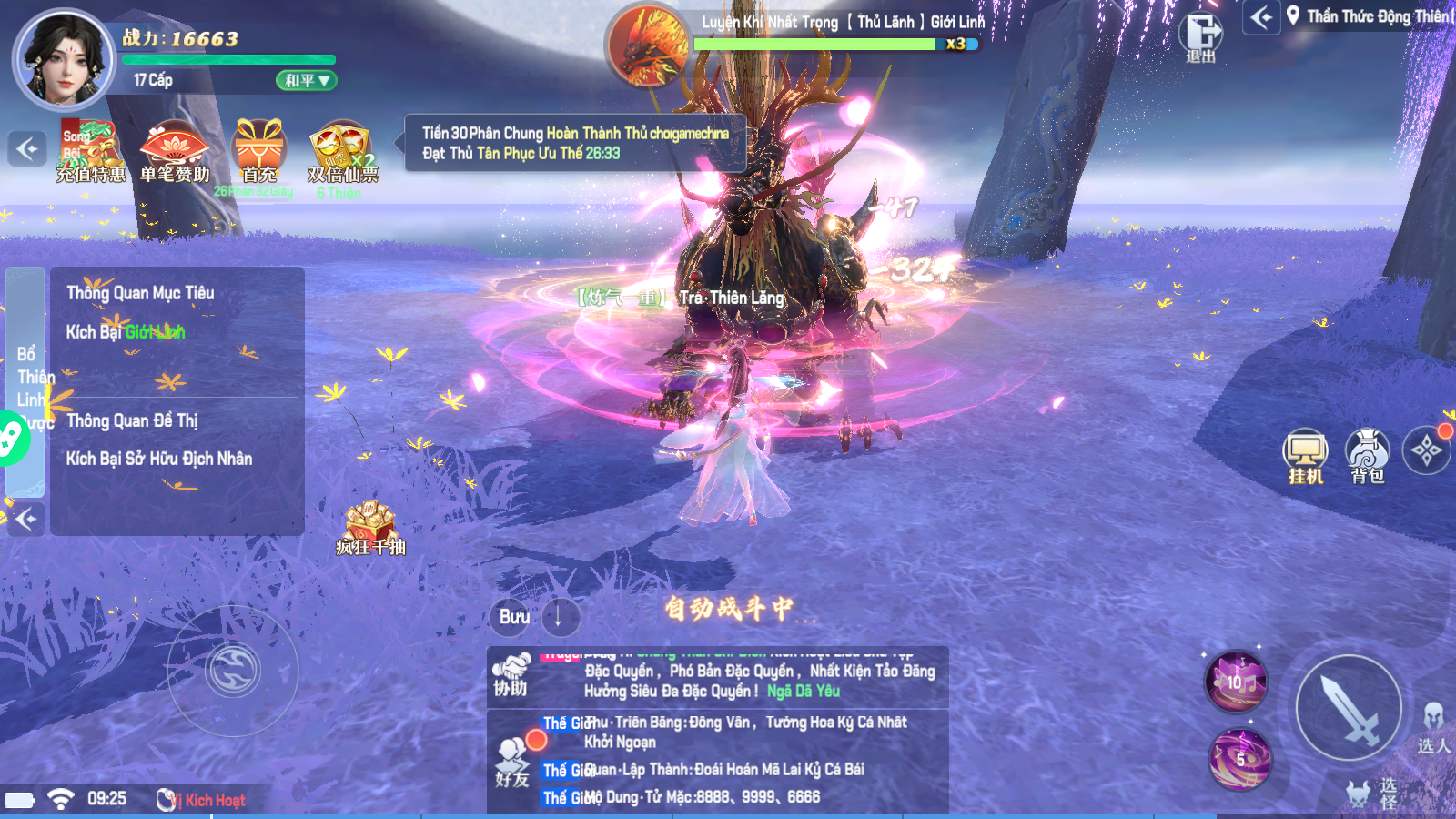
Task: Open the 首充 first recharge gift
Action: (259, 151)
